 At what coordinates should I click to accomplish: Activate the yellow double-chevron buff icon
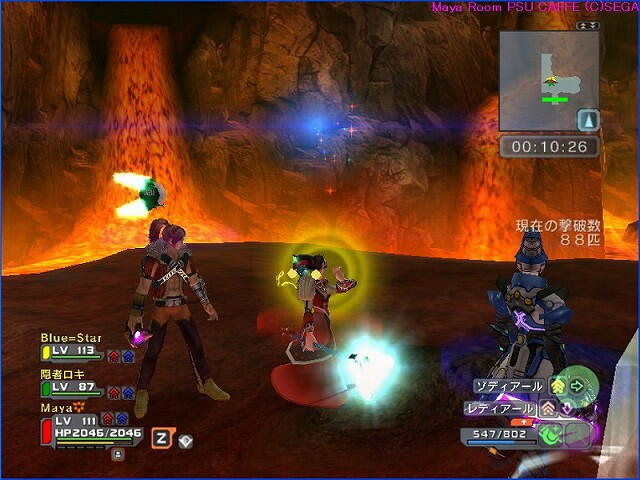(x=558, y=386)
